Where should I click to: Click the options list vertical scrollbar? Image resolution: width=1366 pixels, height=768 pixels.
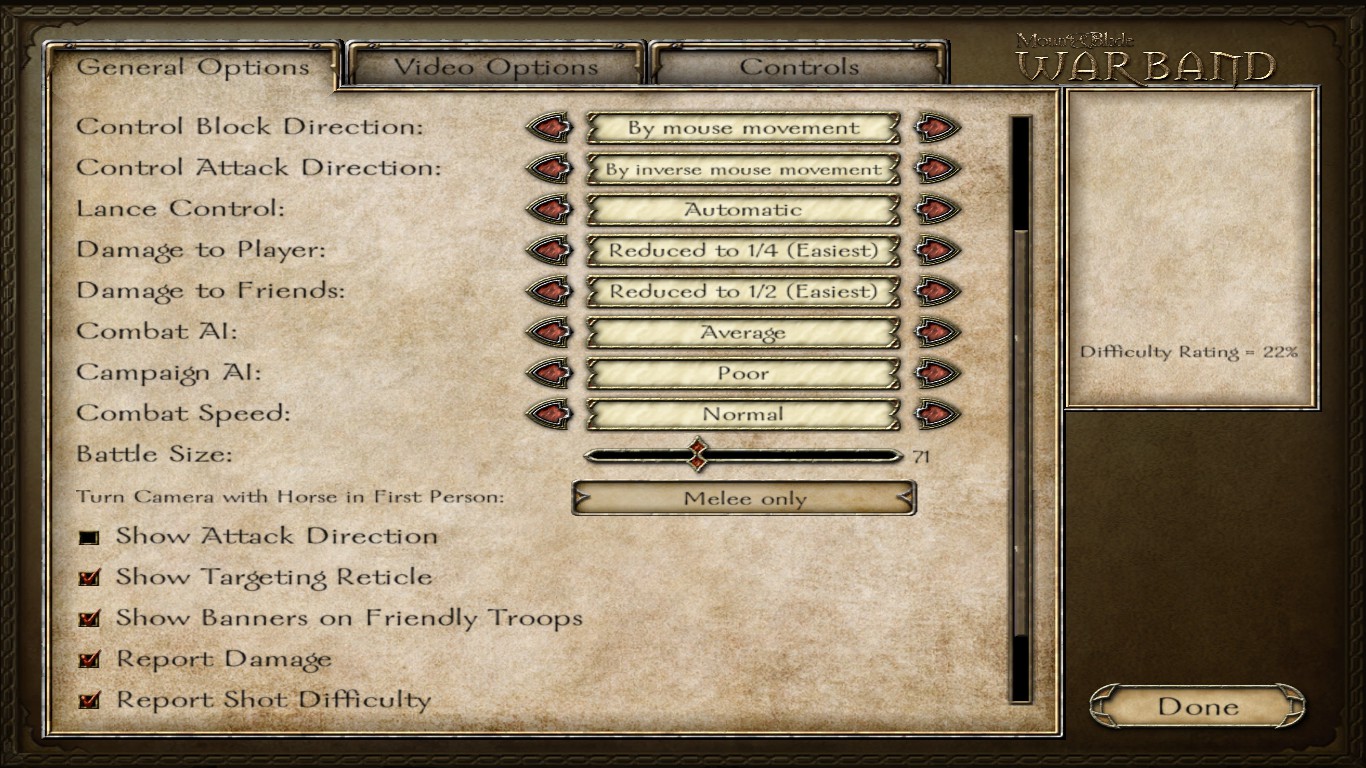coord(1021,430)
